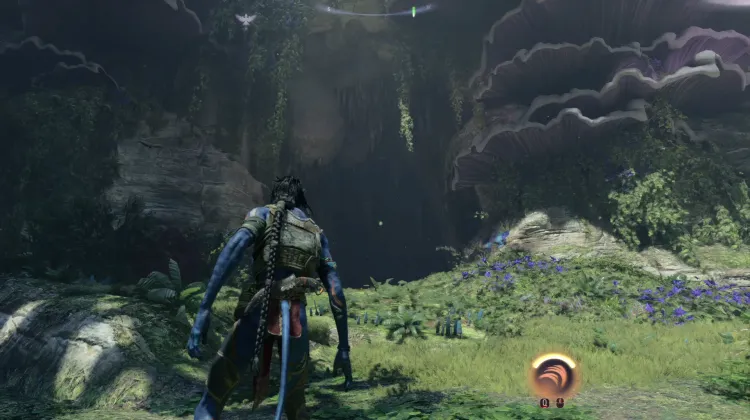This screenshot has width=750, height=420.
Task: Click the orange circular swirl icon
Action: tap(554, 375)
